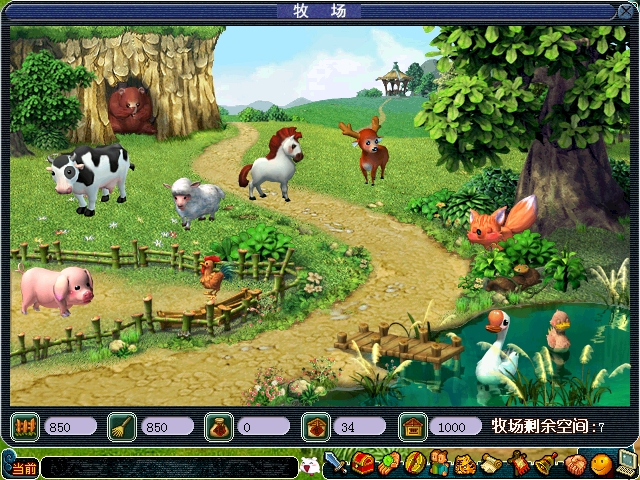Viewport: 640px width, 480px height.
Task: Choose the red feed bag icon
Action: click(315, 427)
